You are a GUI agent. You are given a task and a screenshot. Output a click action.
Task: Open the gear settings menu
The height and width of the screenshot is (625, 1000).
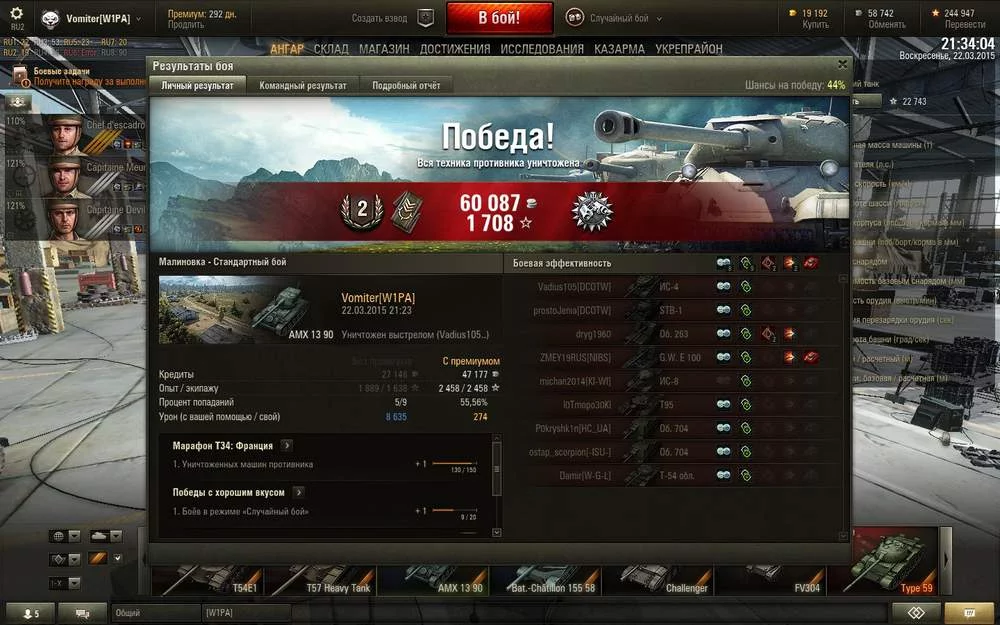pyautogui.click(x=16, y=14)
